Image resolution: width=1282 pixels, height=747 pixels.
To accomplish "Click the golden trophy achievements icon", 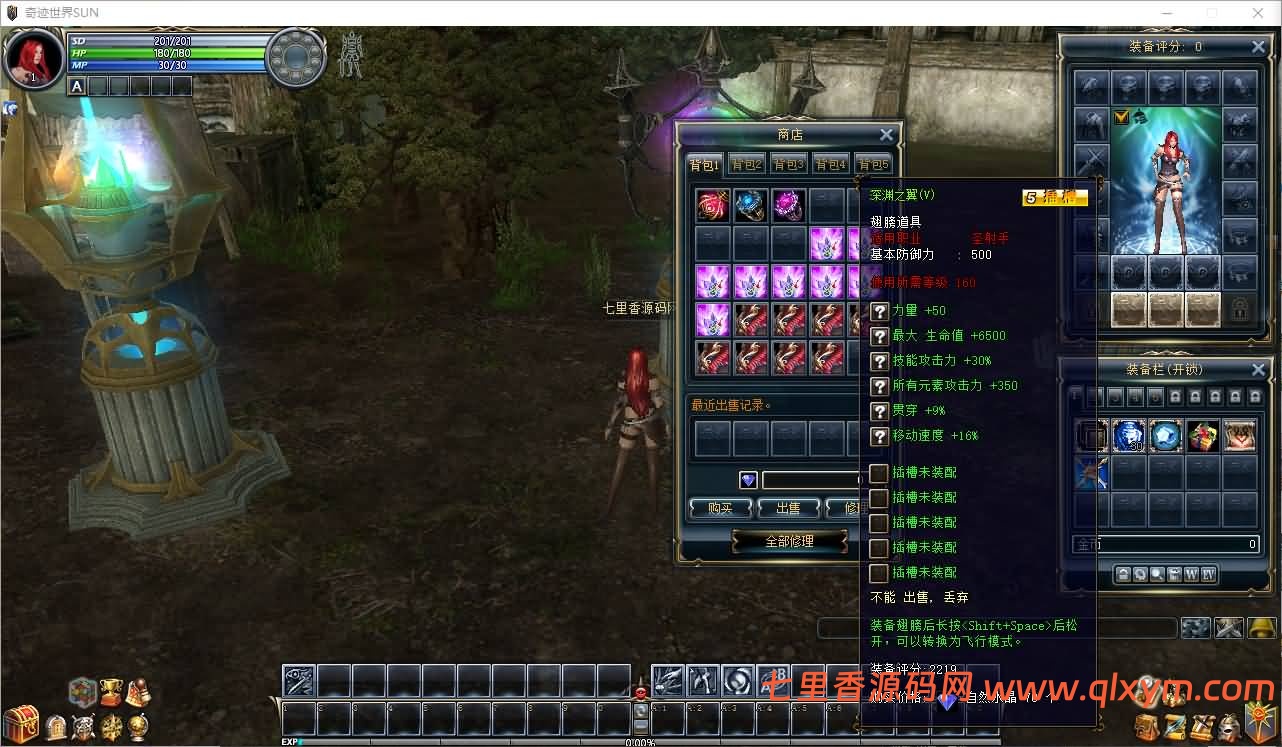I will (110, 690).
